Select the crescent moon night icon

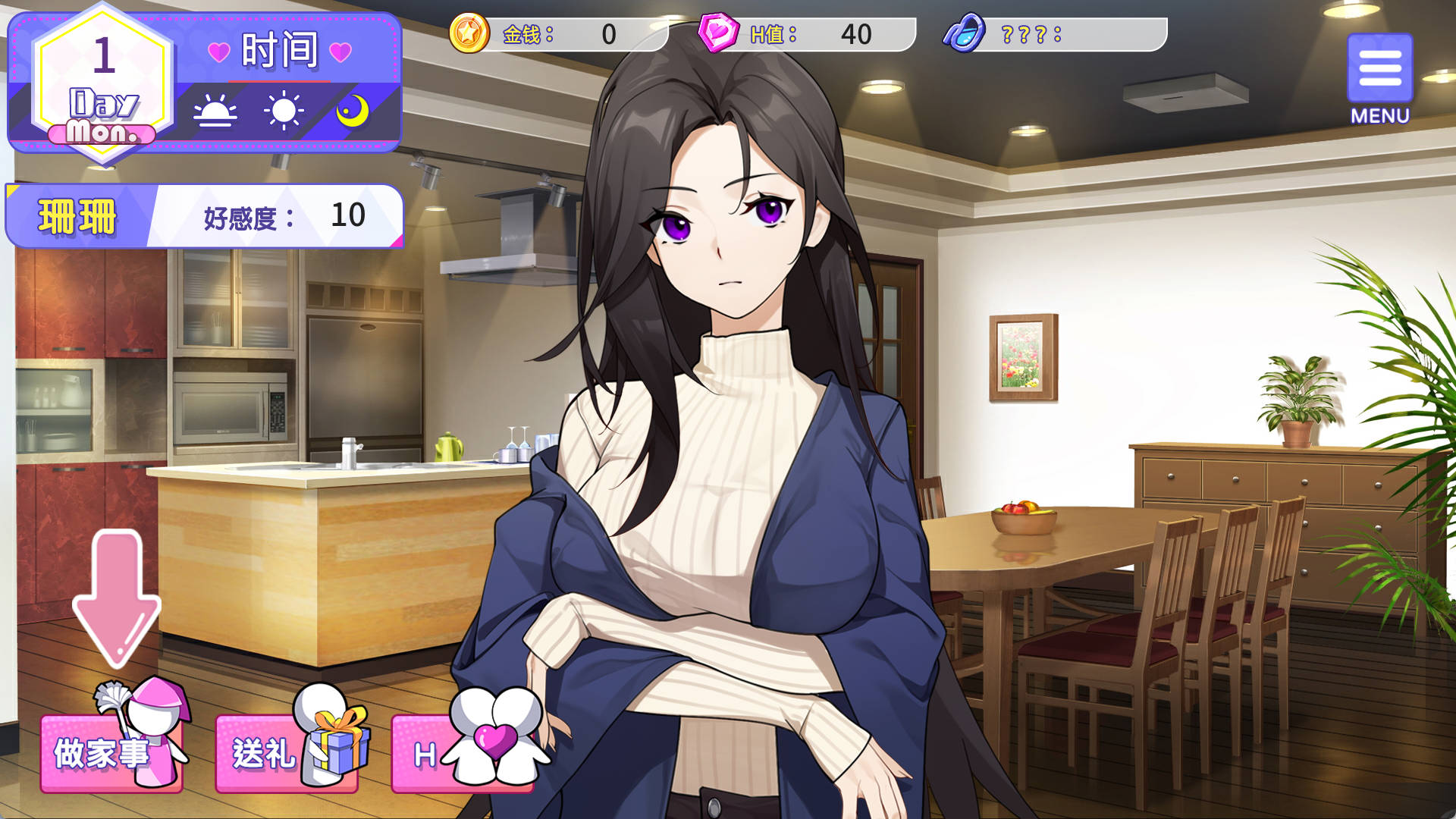[x=353, y=111]
